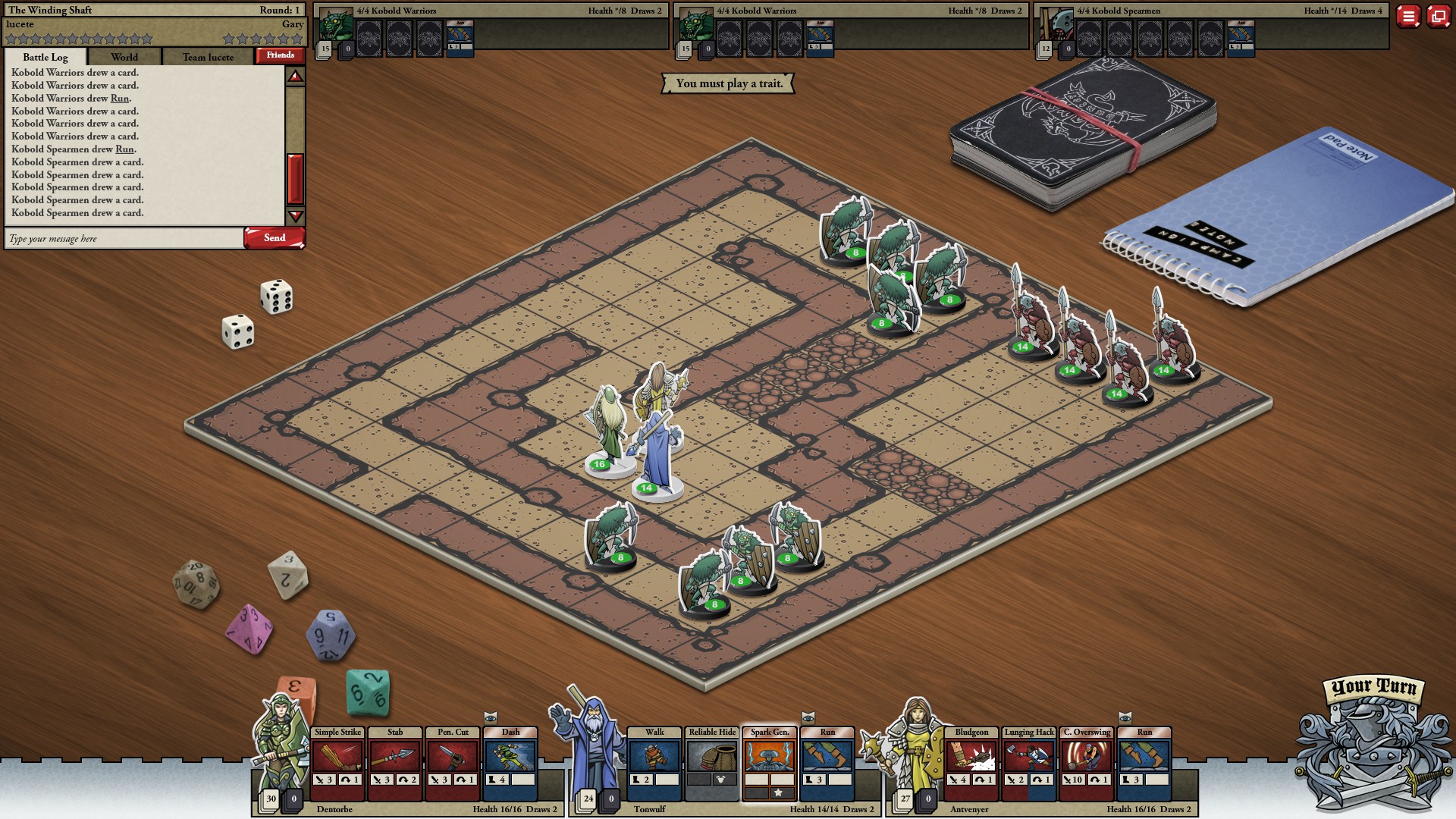The height and width of the screenshot is (819, 1456).
Task: Play Dentorbe's Dash card
Action: tap(510, 757)
